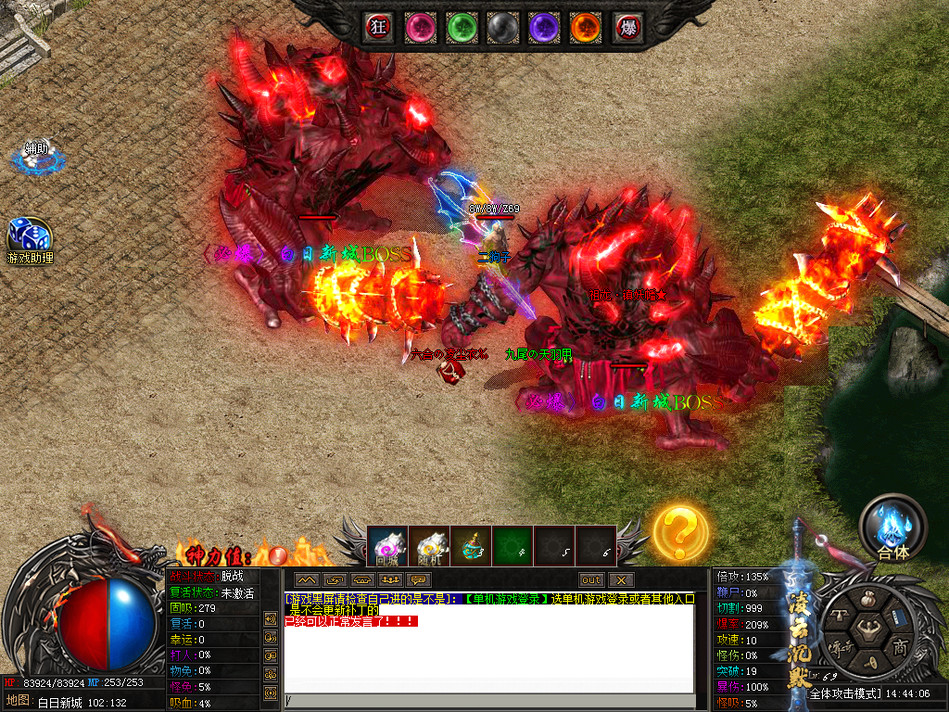
Task: Activate the red 爆 button in top bar
Action: coord(627,27)
